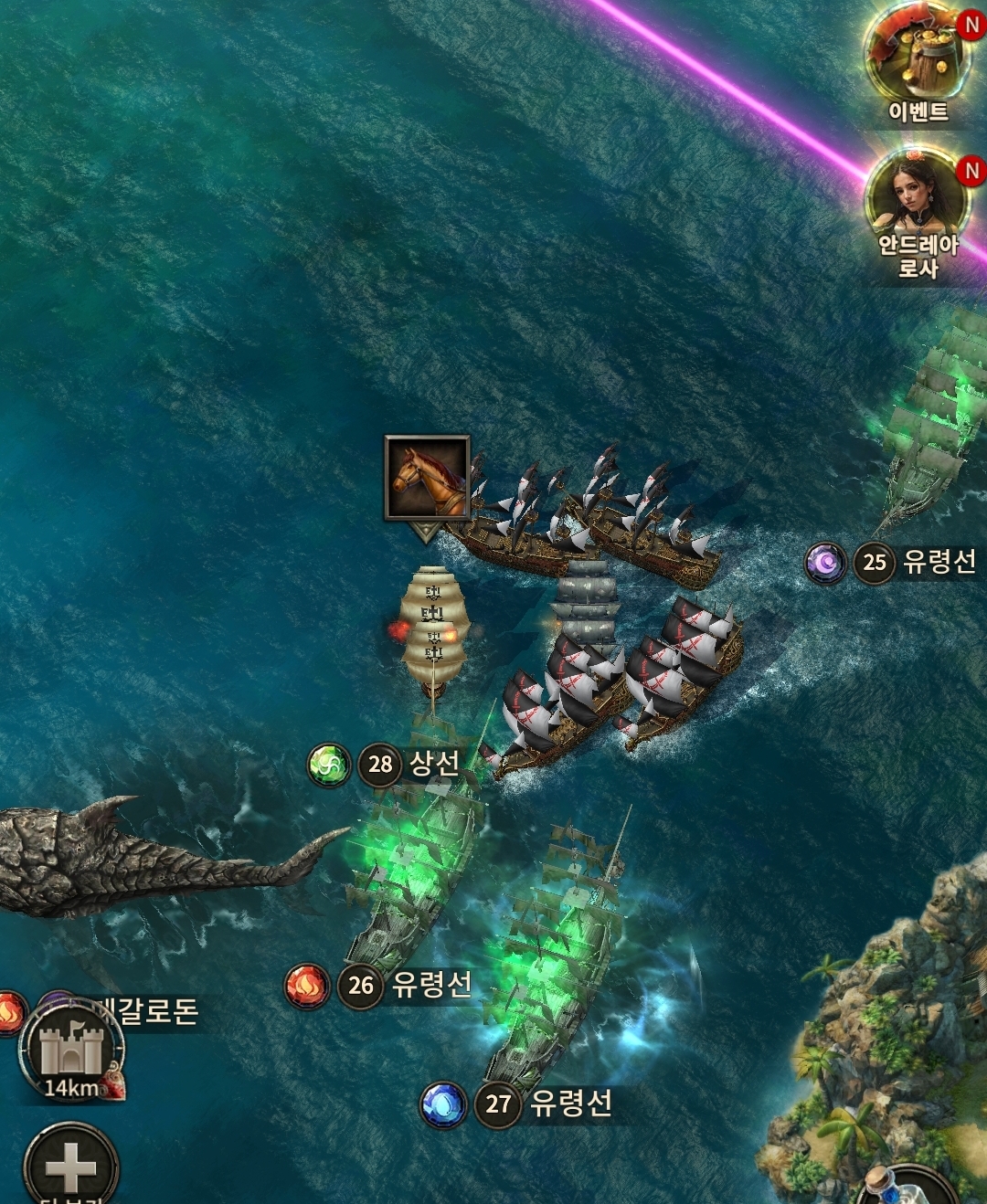Select the level 27 유령선 label
Screen dimensions: 987x1204
pos(543,1104)
